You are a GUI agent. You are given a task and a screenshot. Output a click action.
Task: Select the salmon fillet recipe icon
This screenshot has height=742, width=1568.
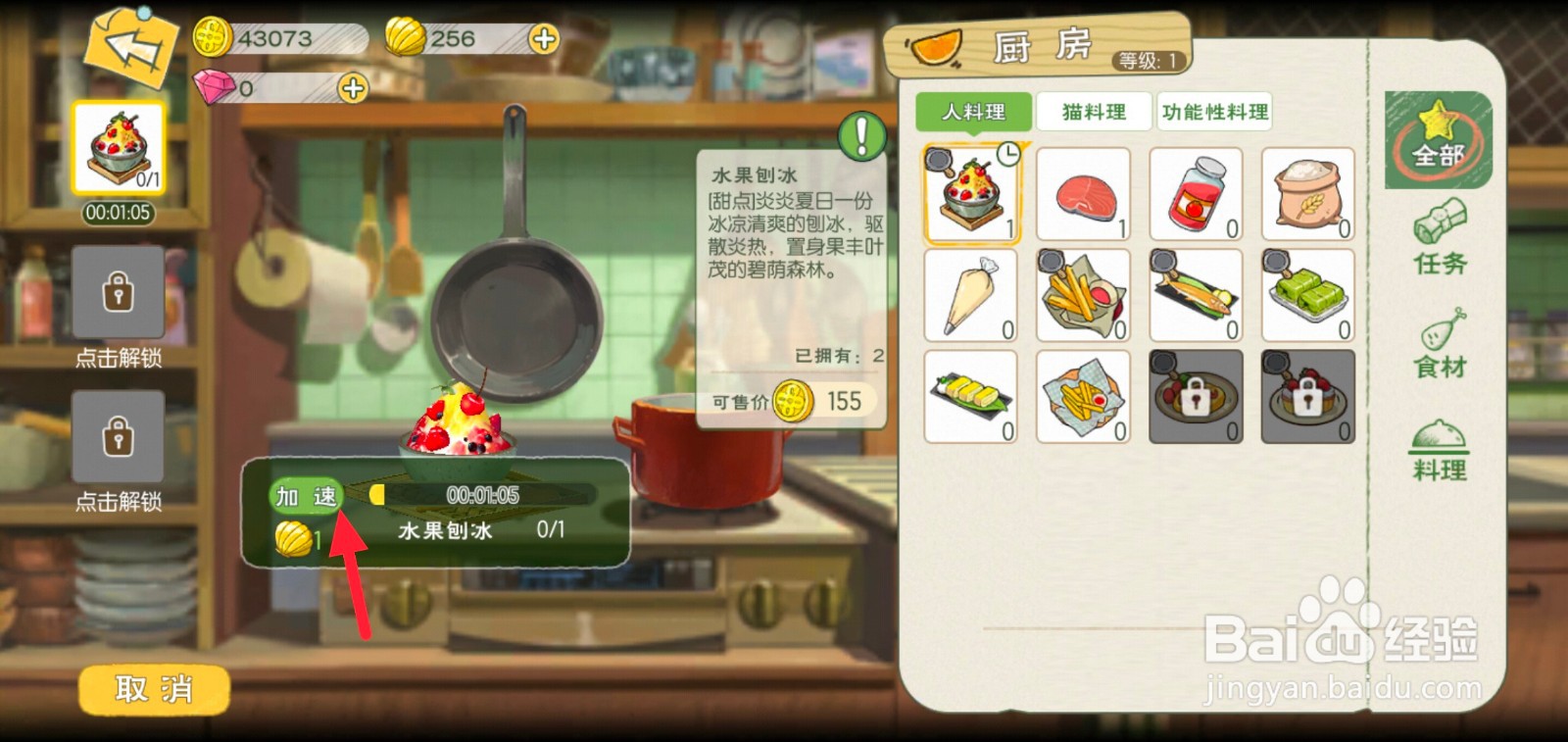(x=1084, y=192)
